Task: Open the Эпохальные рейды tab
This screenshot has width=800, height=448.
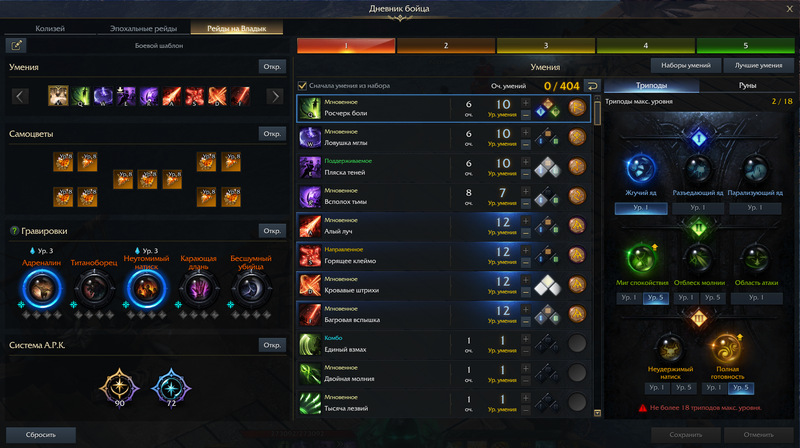Action: pyautogui.click(x=146, y=29)
